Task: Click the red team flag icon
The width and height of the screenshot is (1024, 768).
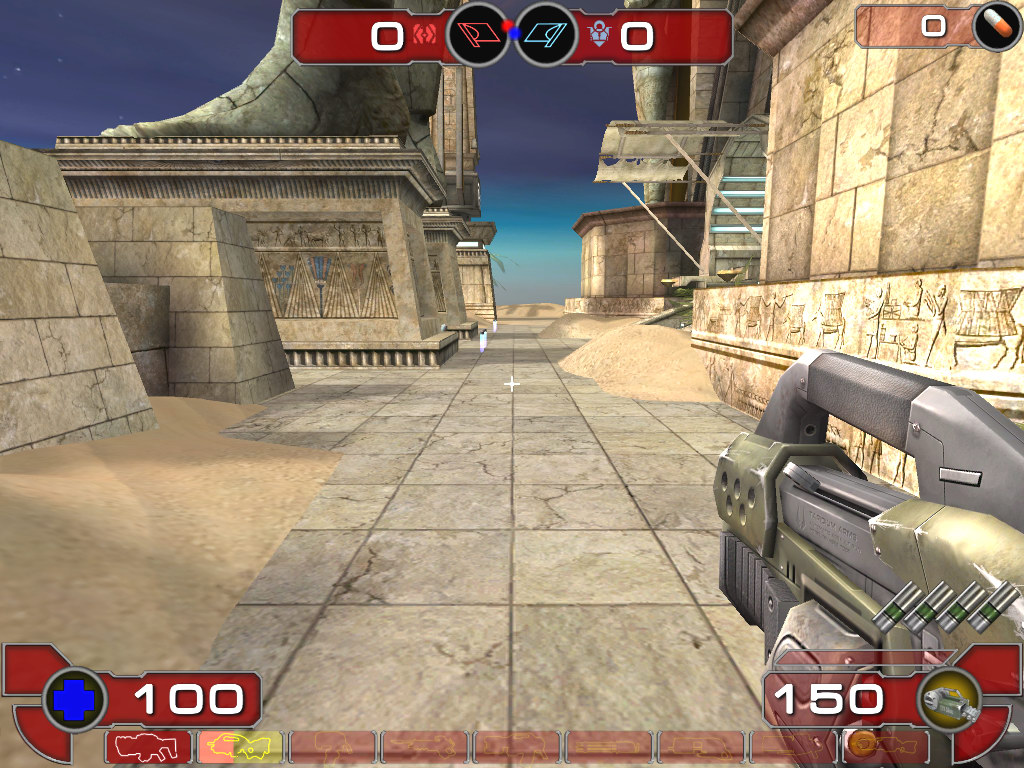Action: click(x=477, y=36)
